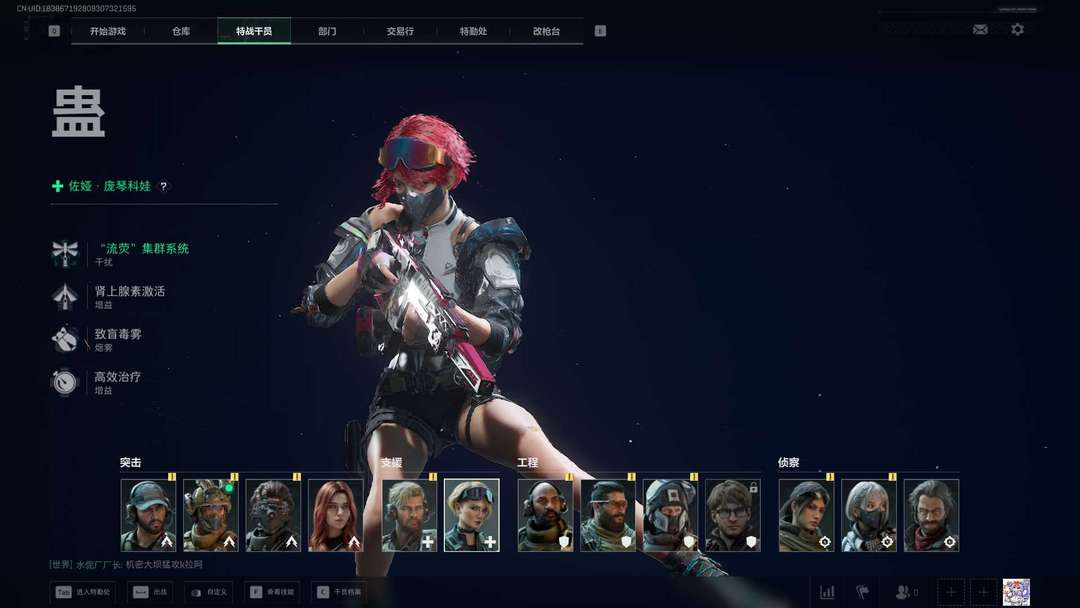Select the 特勤处 tab
1080x608 pixels.
tap(473, 31)
